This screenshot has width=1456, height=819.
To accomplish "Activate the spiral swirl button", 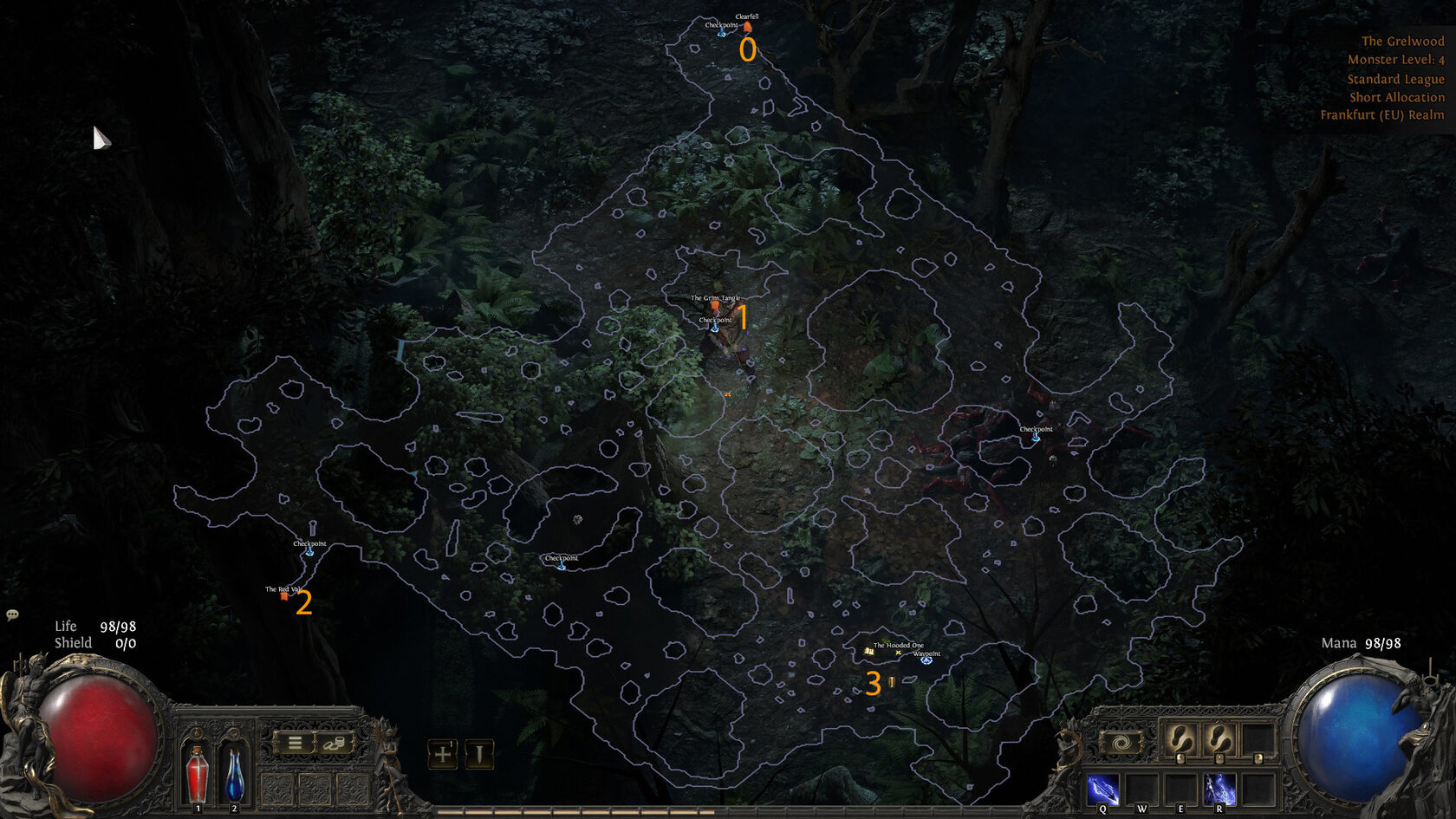I will point(1121,744).
